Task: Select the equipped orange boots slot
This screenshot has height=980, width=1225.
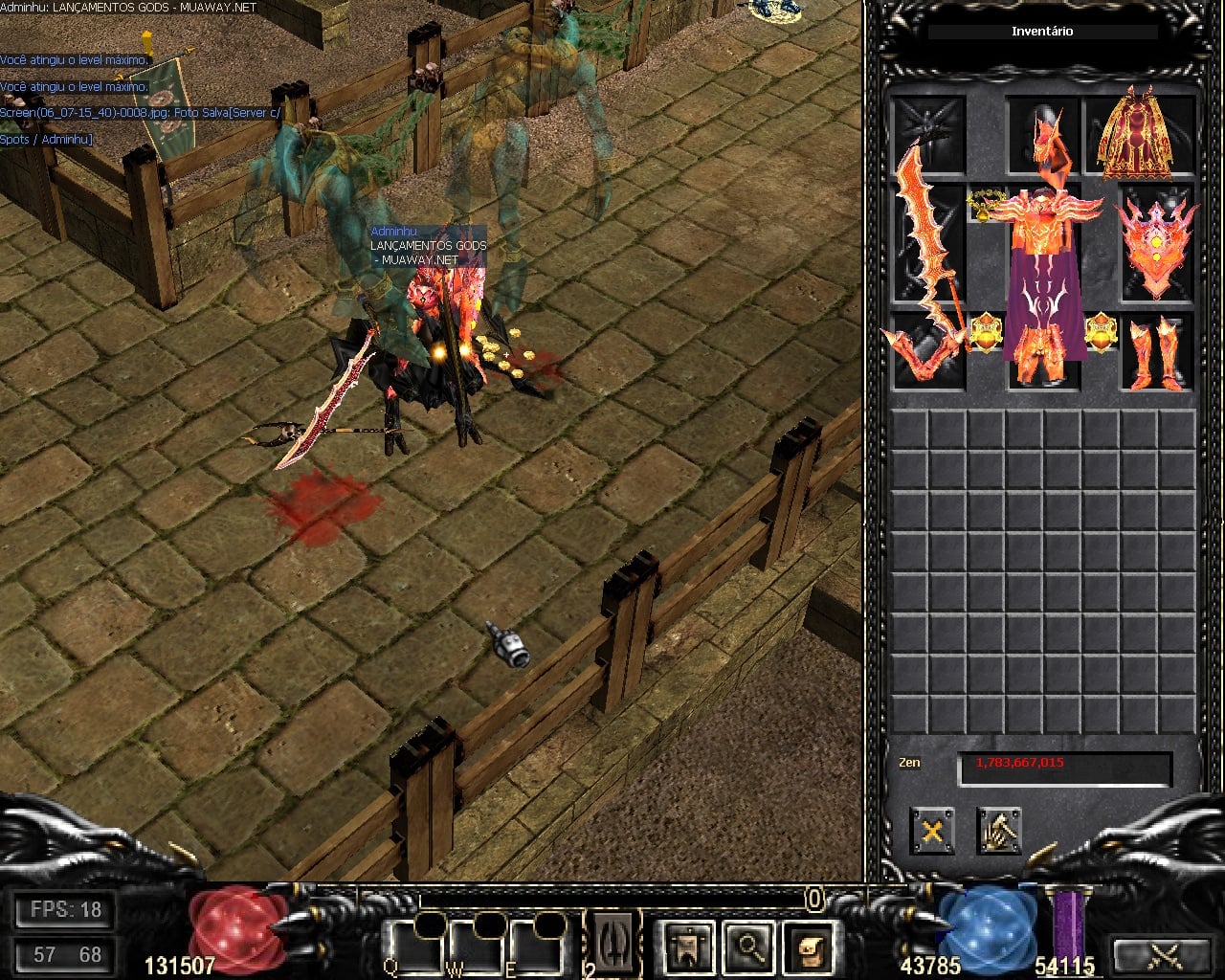Action: tap(1157, 352)
